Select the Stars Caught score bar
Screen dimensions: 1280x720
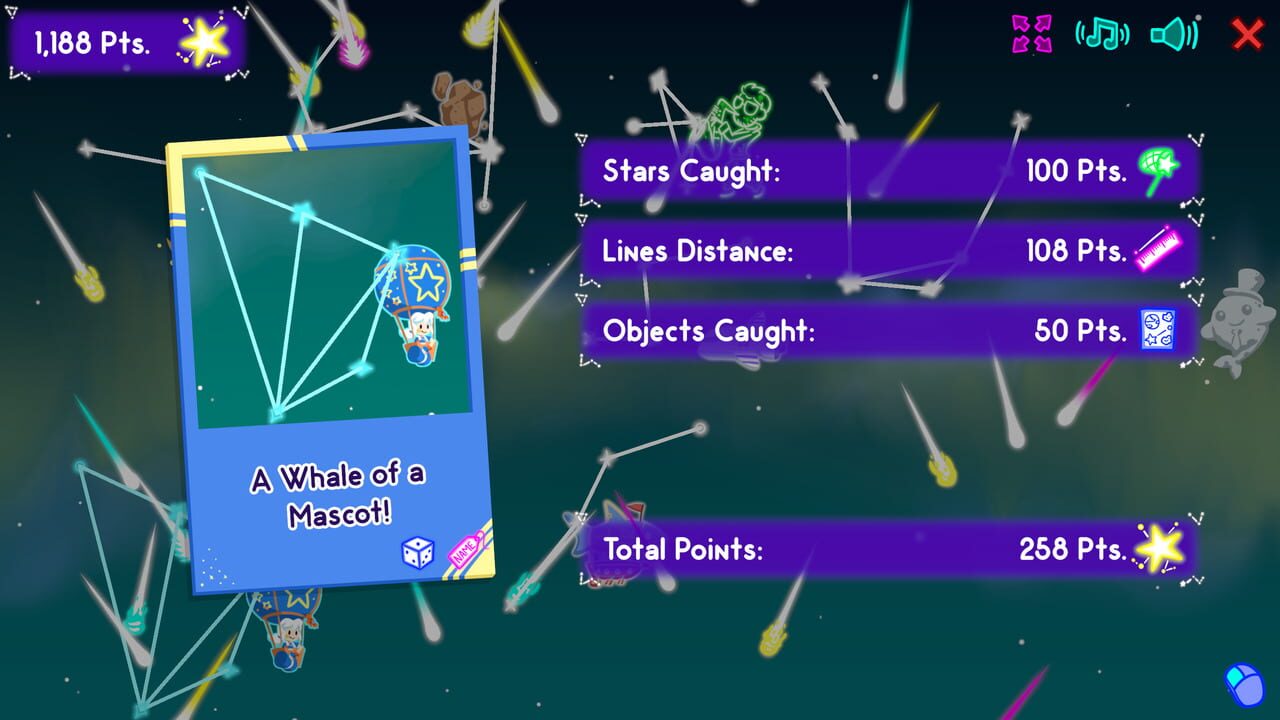pos(880,171)
